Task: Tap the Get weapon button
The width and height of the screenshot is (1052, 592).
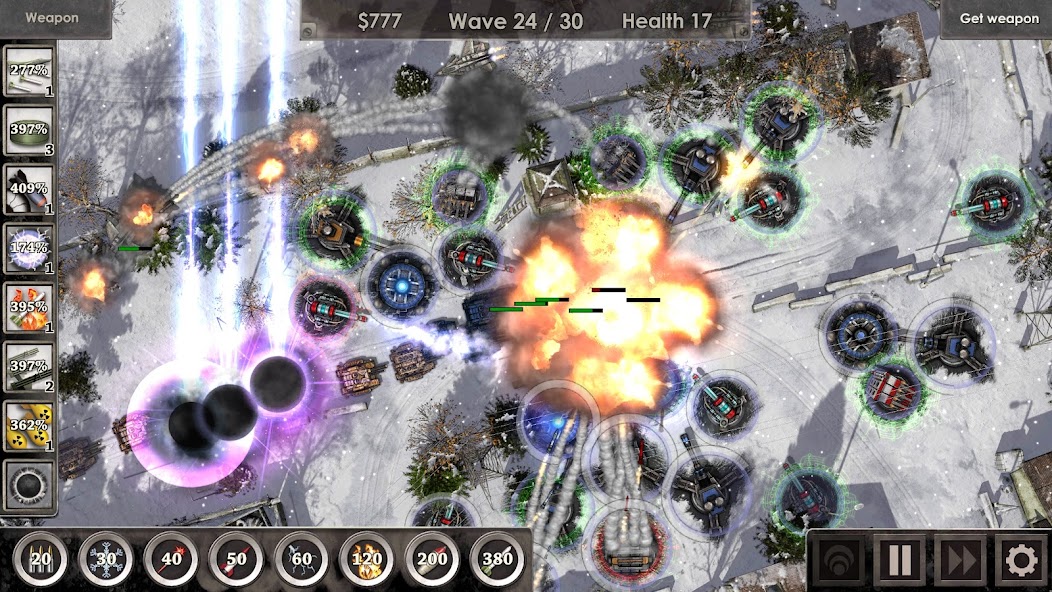Action: tap(998, 19)
